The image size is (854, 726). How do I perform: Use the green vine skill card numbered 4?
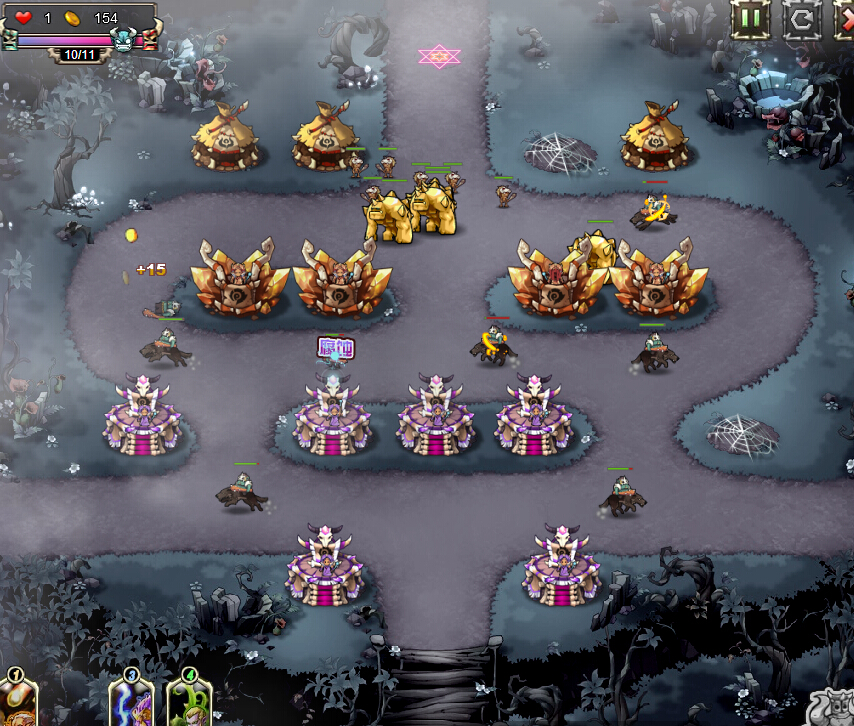click(188, 703)
